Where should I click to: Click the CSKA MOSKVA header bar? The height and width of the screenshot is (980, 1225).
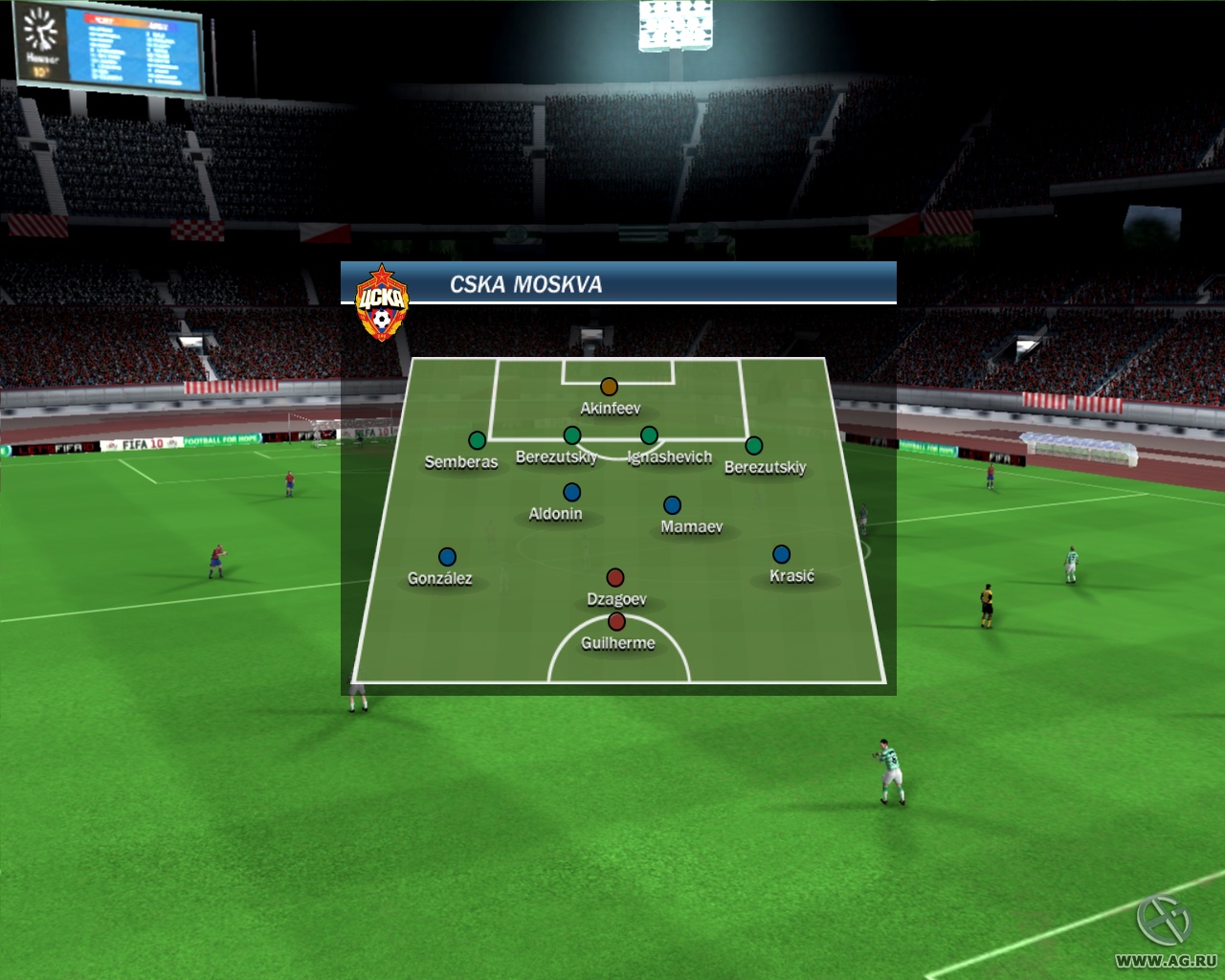point(622,280)
